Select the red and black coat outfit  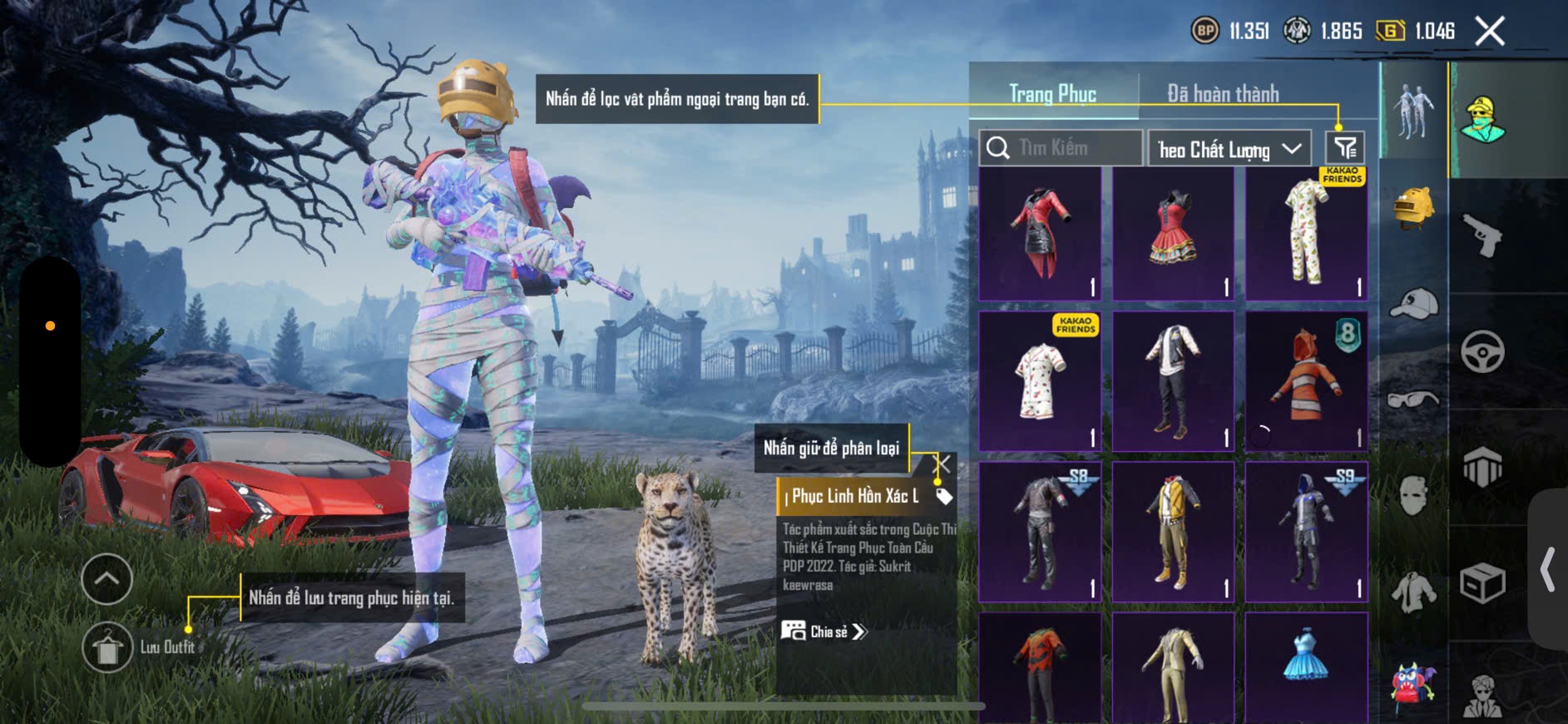coord(1040,233)
